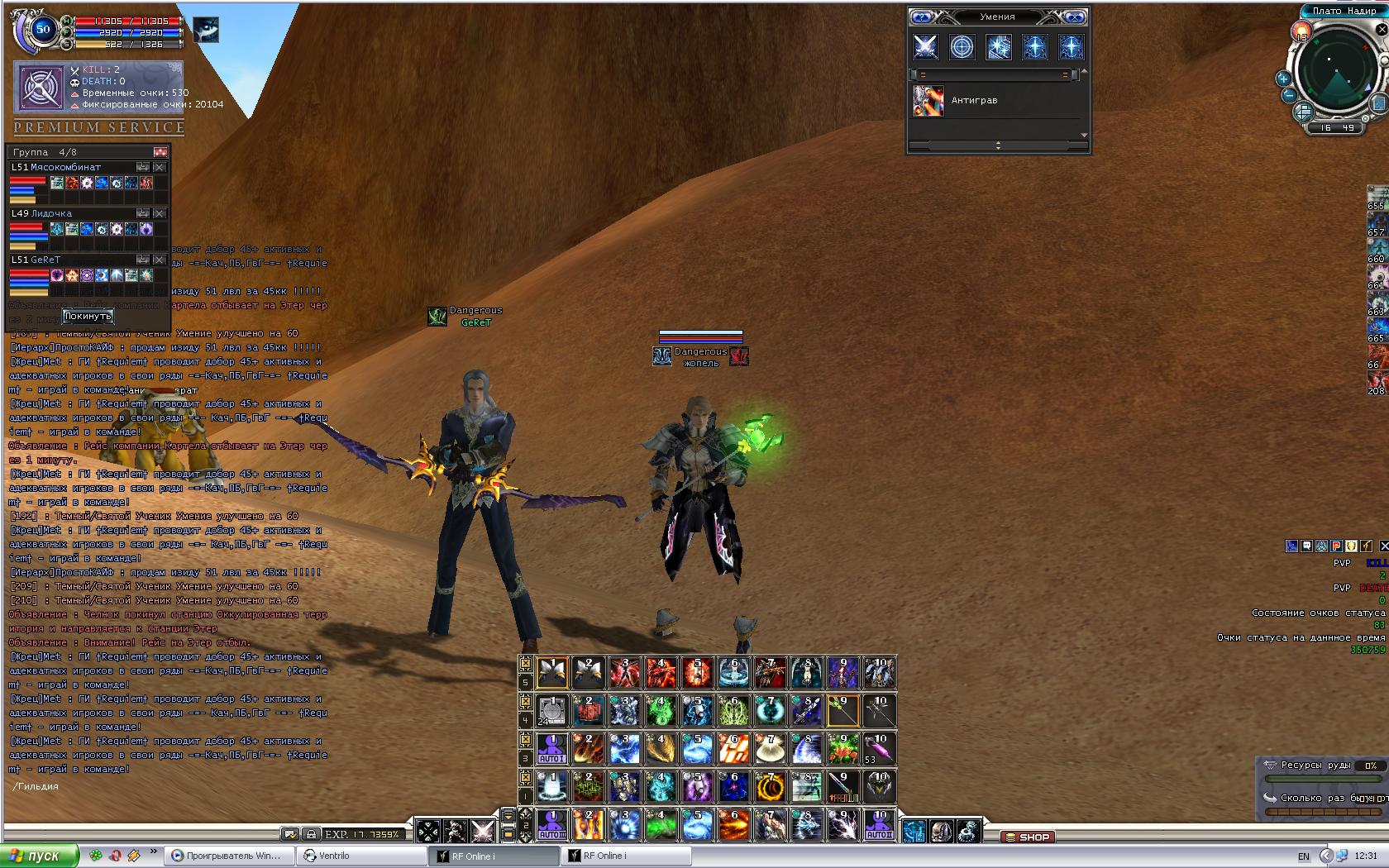Use the Premium sword hotbar slot

842,787
